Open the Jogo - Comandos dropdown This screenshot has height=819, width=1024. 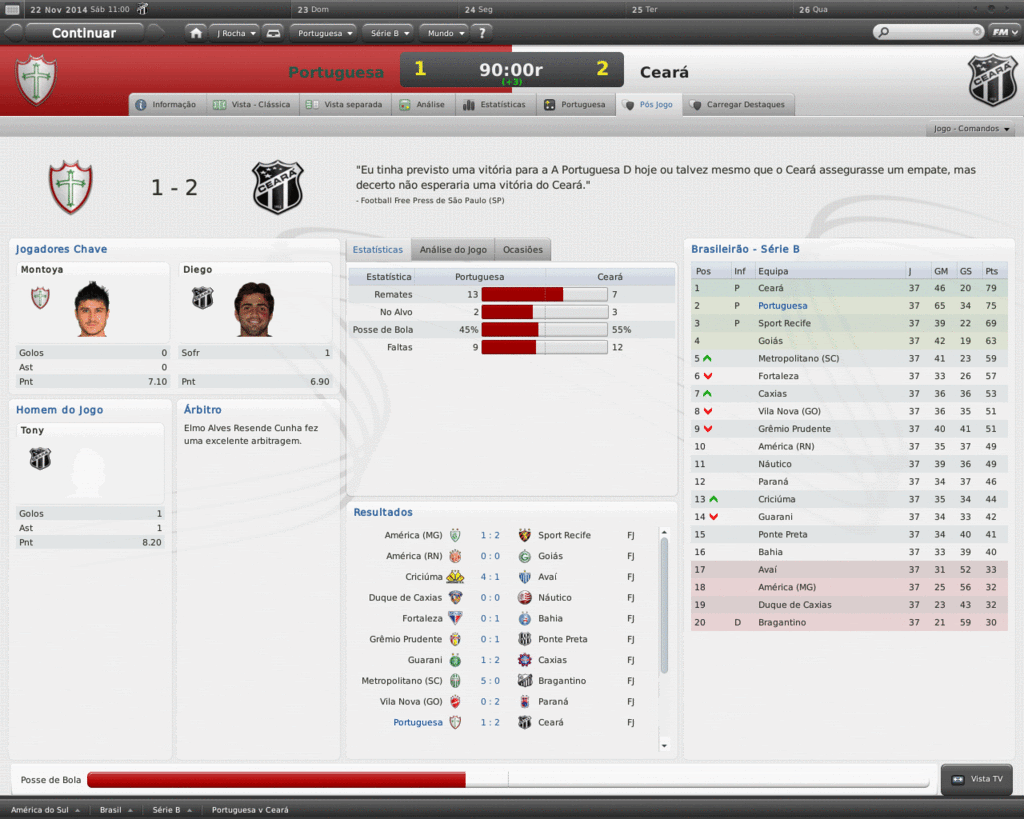[x=972, y=129]
